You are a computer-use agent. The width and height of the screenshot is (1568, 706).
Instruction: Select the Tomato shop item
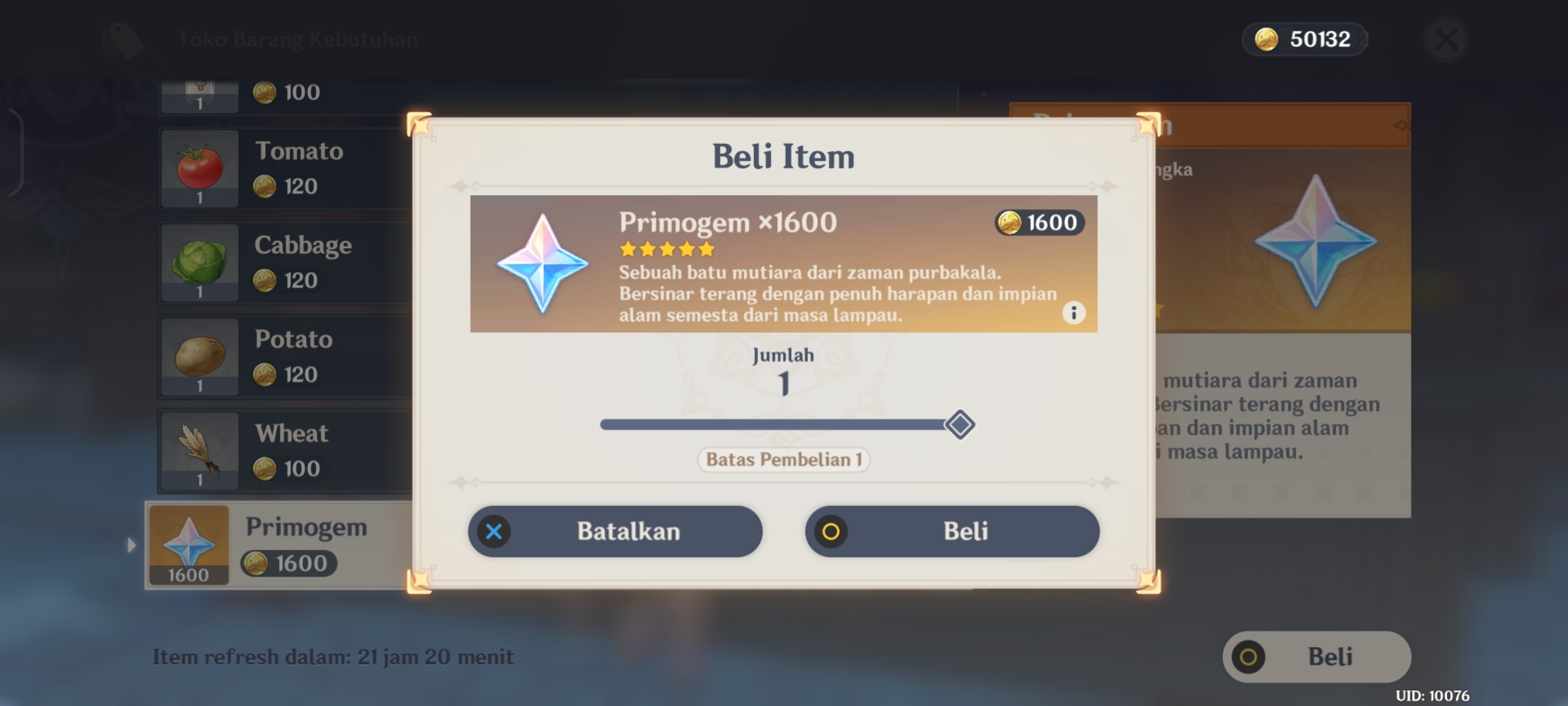click(284, 169)
